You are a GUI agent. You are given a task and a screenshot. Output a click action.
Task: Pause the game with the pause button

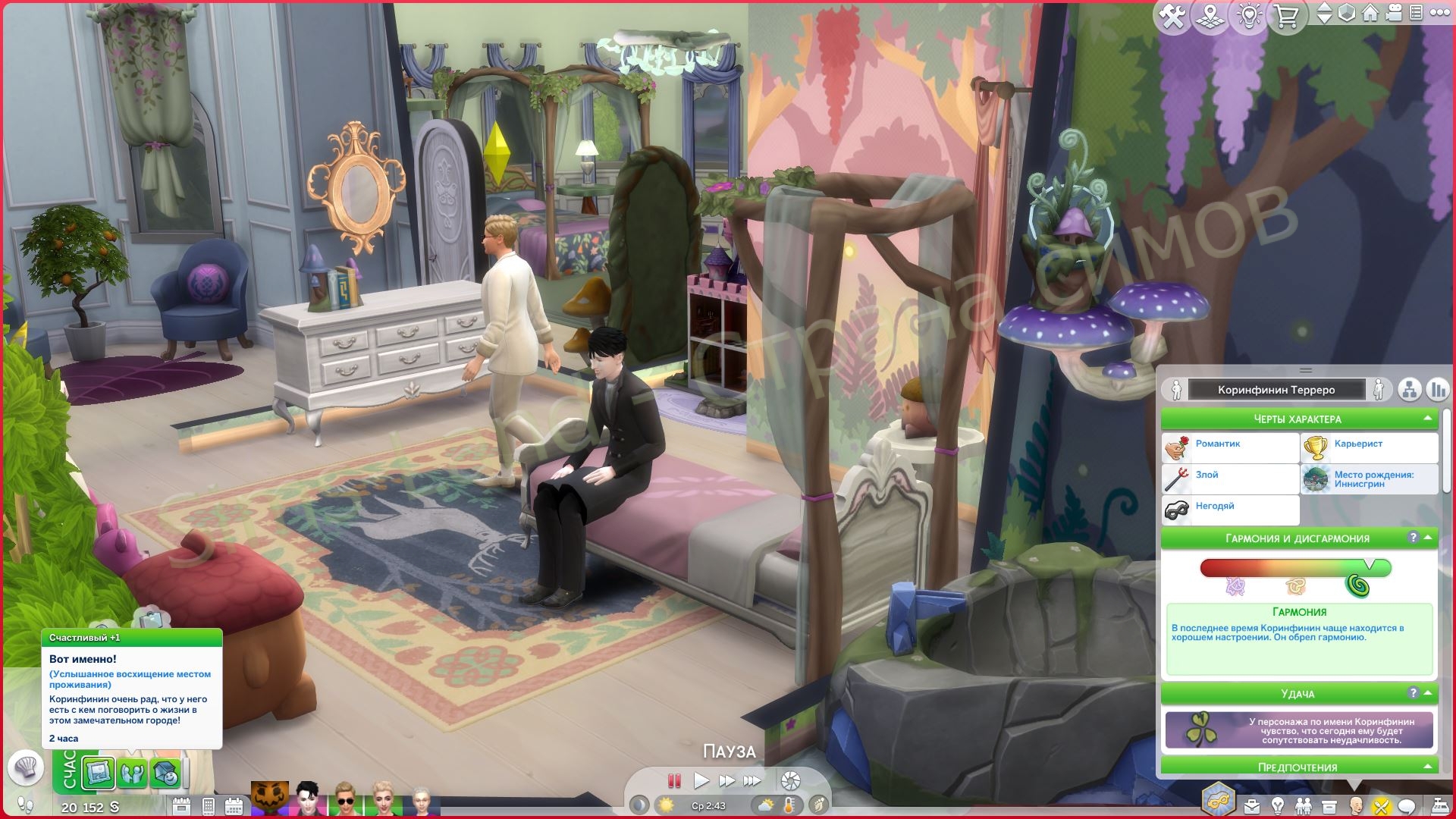tap(673, 780)
